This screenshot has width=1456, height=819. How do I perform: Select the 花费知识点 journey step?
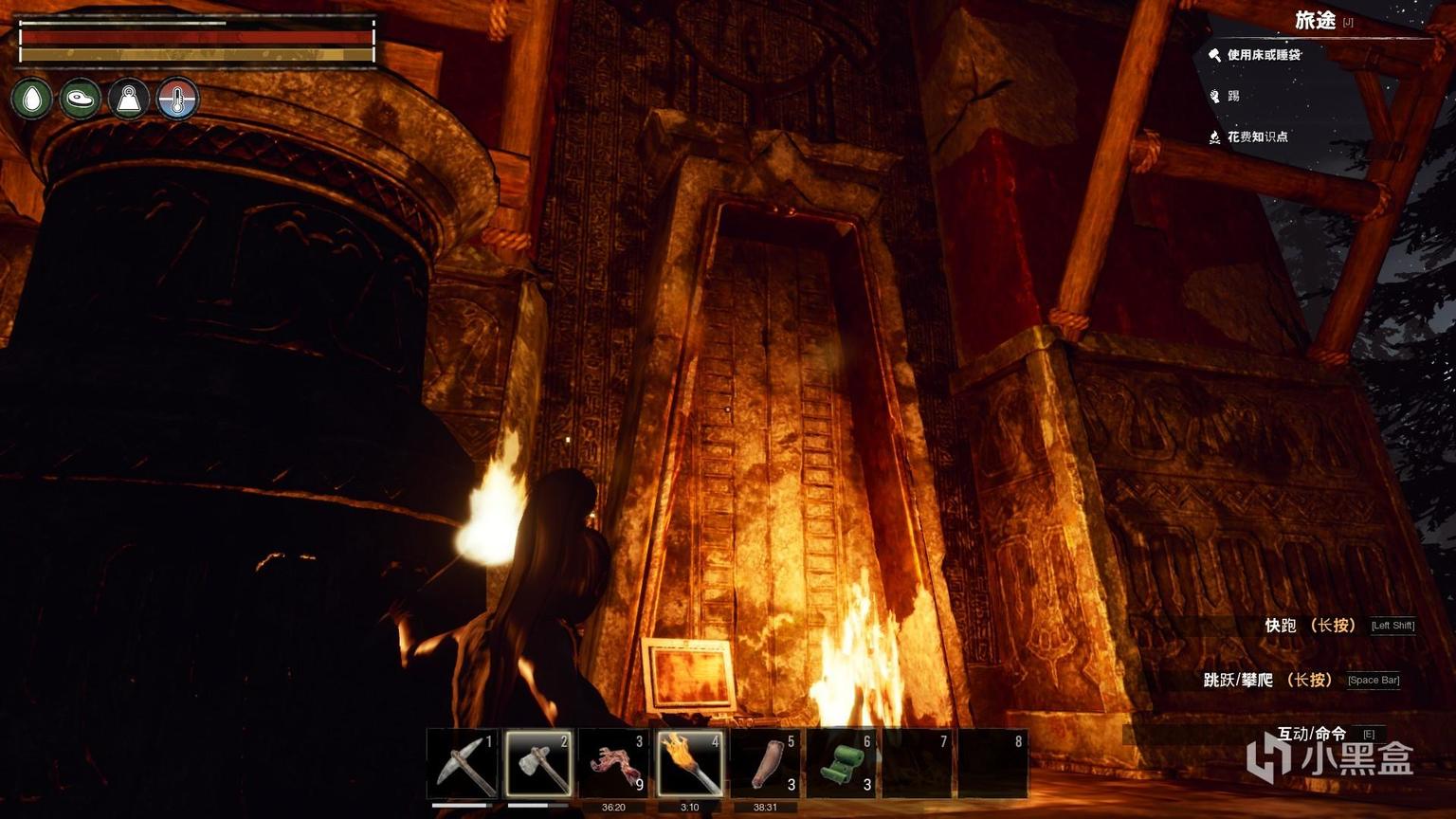click(x=1257, y=136)
